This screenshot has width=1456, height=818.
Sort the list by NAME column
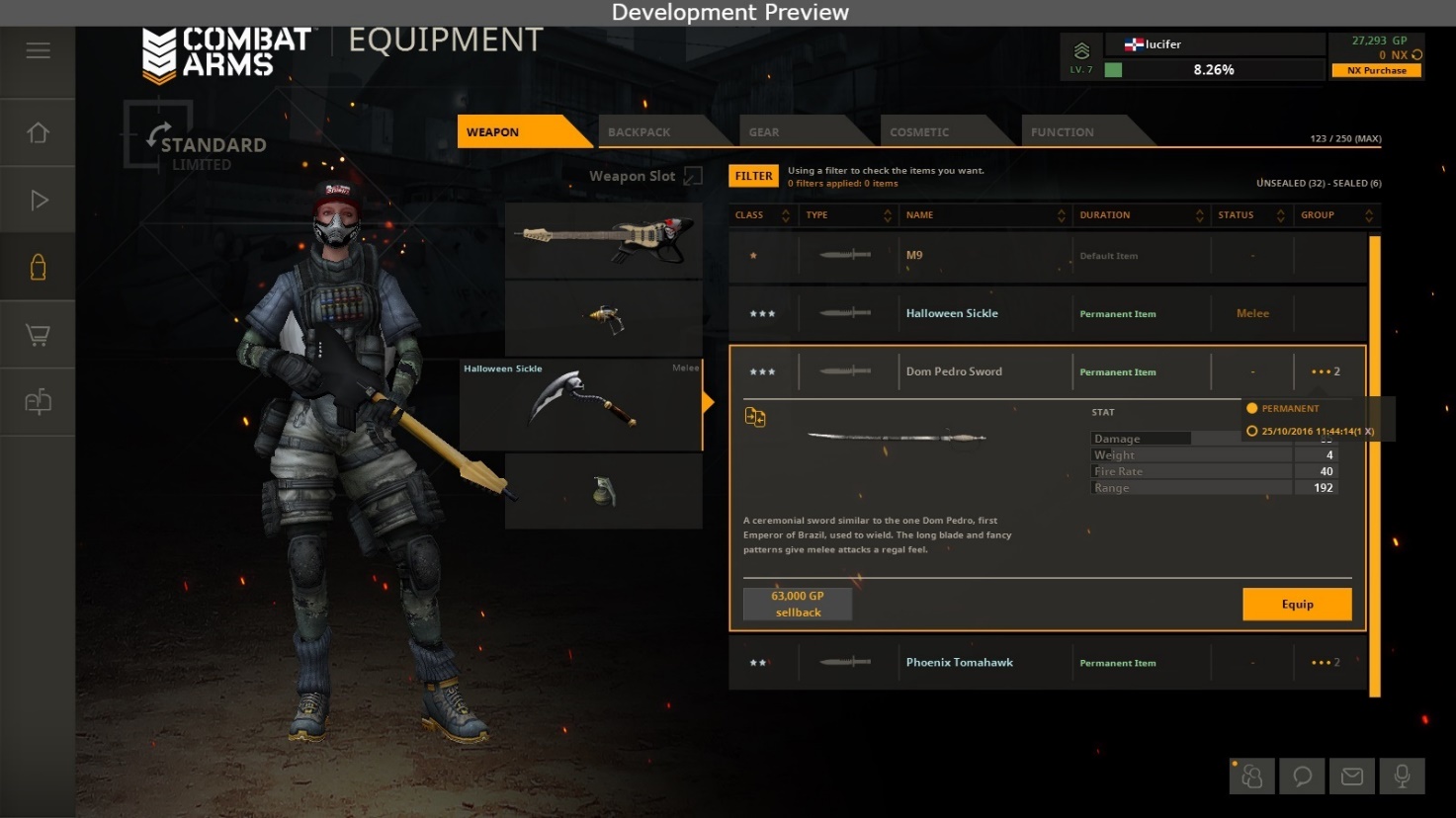tap(984, 215)
